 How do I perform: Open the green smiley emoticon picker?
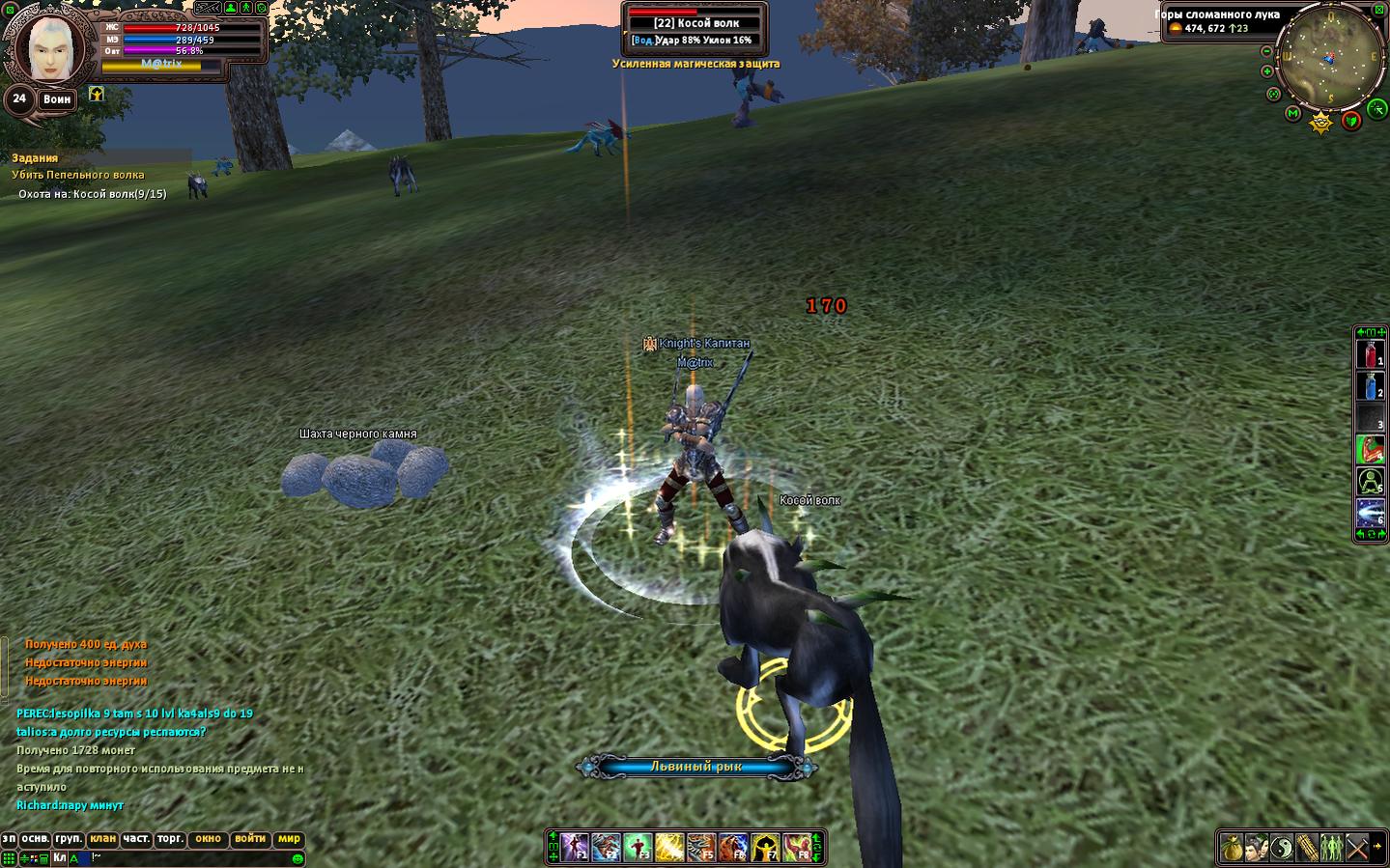298,858
